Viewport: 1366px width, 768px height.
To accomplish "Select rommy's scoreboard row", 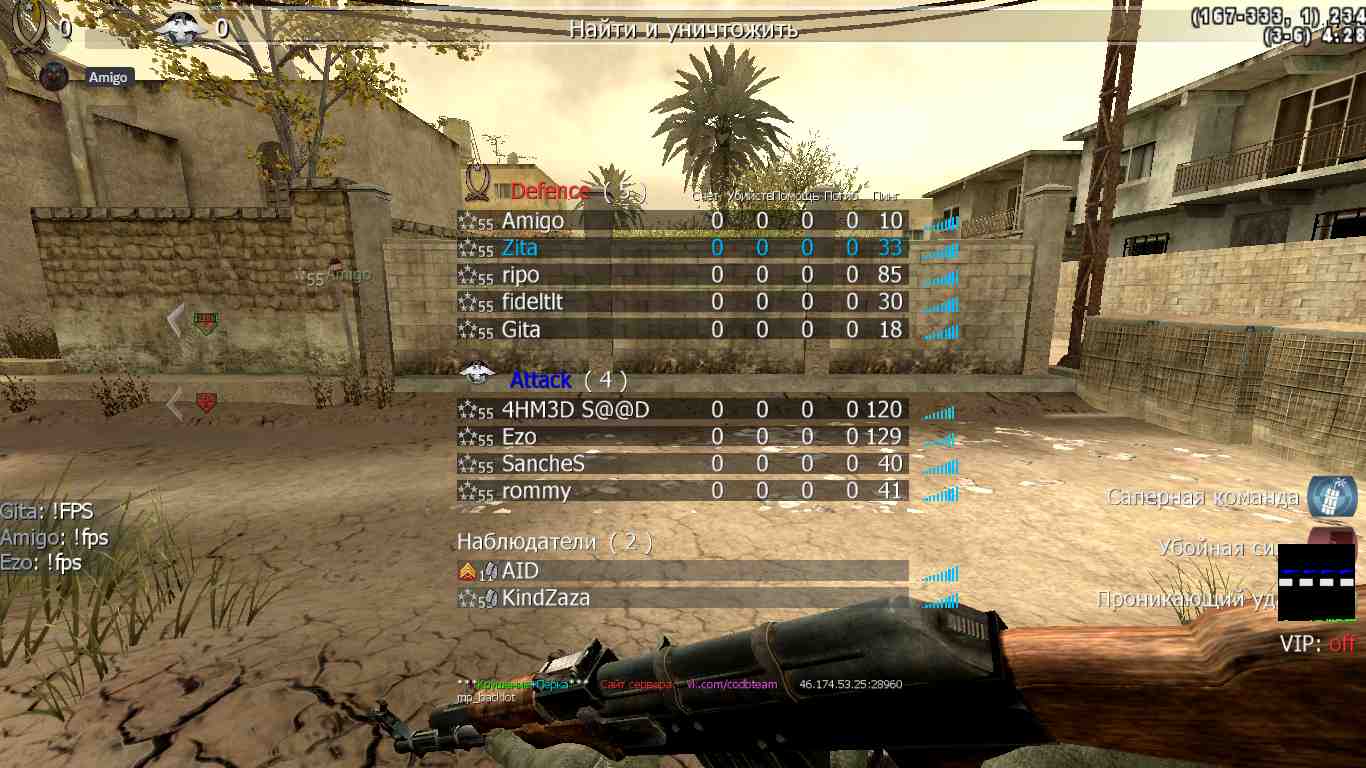I will coord(682,491).
